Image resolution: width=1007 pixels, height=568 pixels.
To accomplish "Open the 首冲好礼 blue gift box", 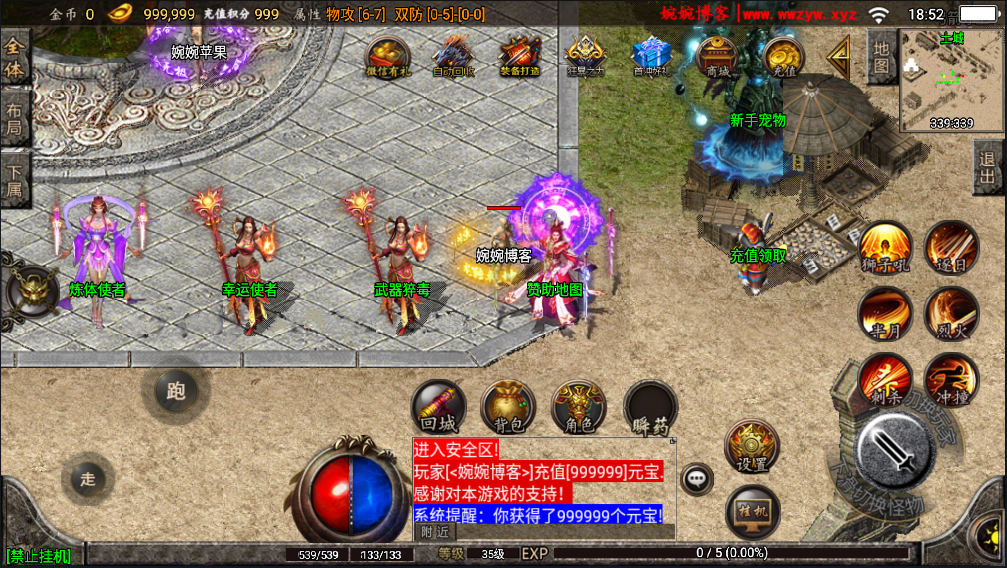I will point(652,55).
